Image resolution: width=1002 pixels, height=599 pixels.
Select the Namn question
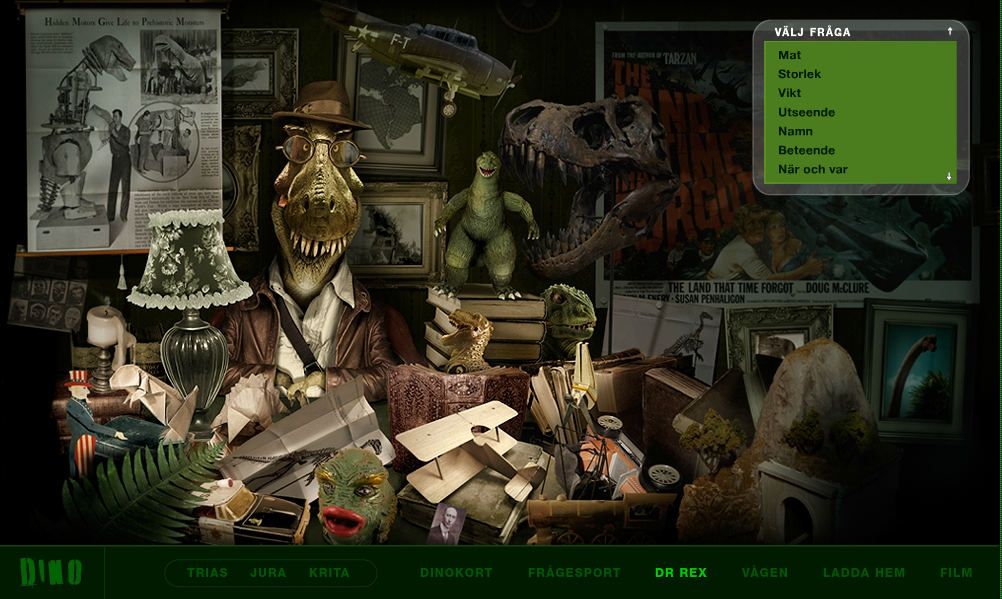click(x=795, y=131)
